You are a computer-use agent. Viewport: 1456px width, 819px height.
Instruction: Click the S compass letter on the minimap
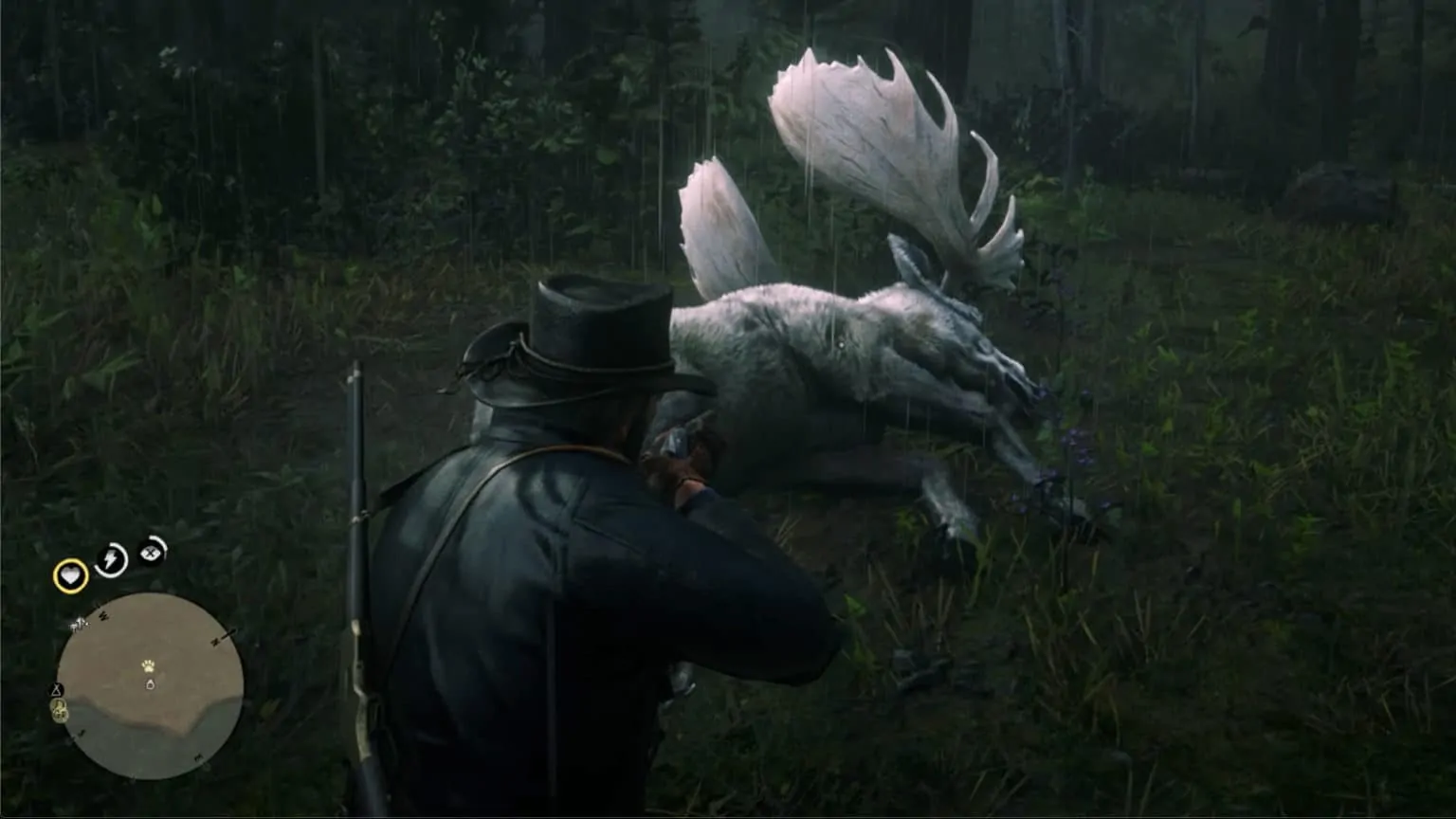tap(82, 735)
